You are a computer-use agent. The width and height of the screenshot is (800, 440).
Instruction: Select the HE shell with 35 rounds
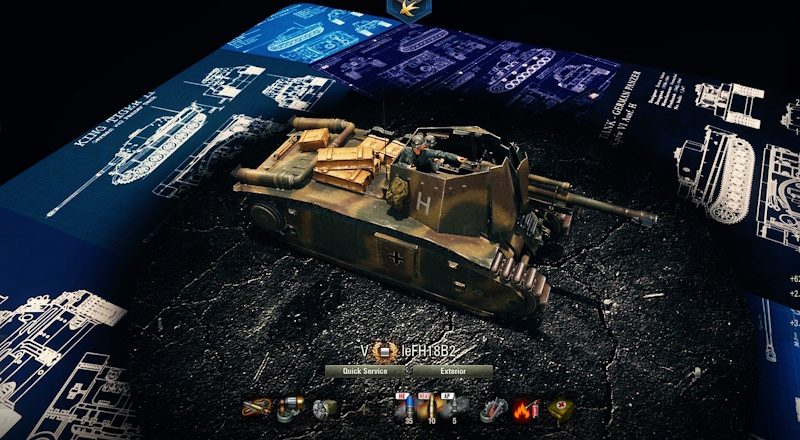[x=408, y=408]
